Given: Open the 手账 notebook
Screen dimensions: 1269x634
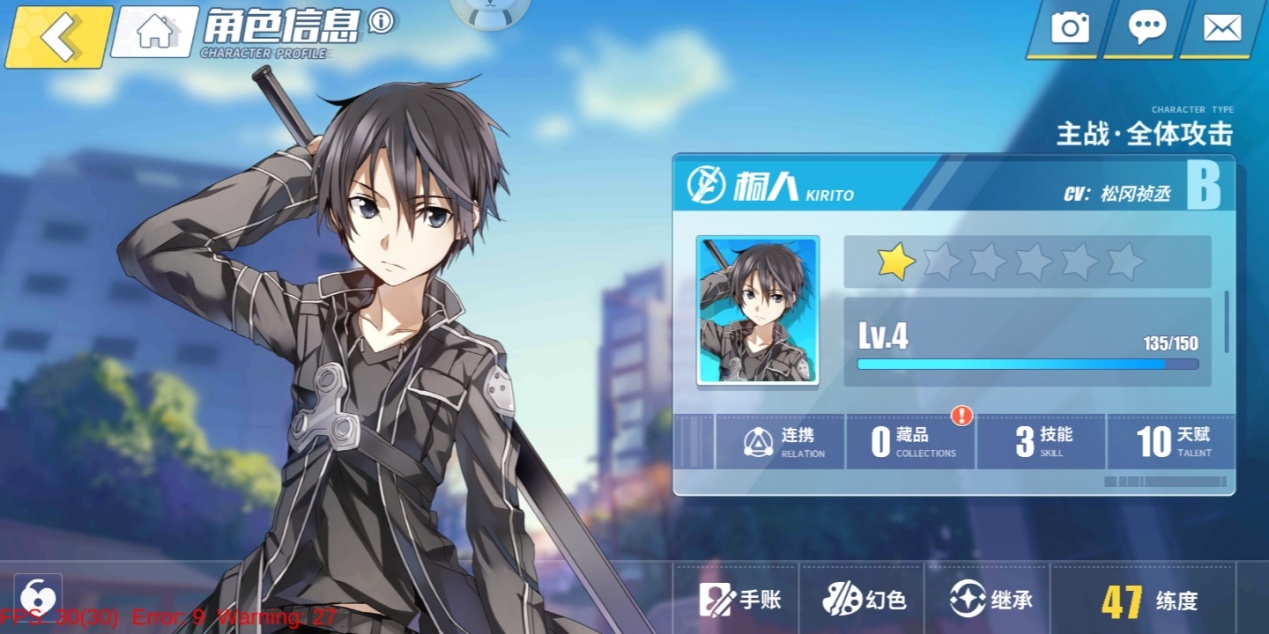Looking at the screenshot, I should click(740, 600).
